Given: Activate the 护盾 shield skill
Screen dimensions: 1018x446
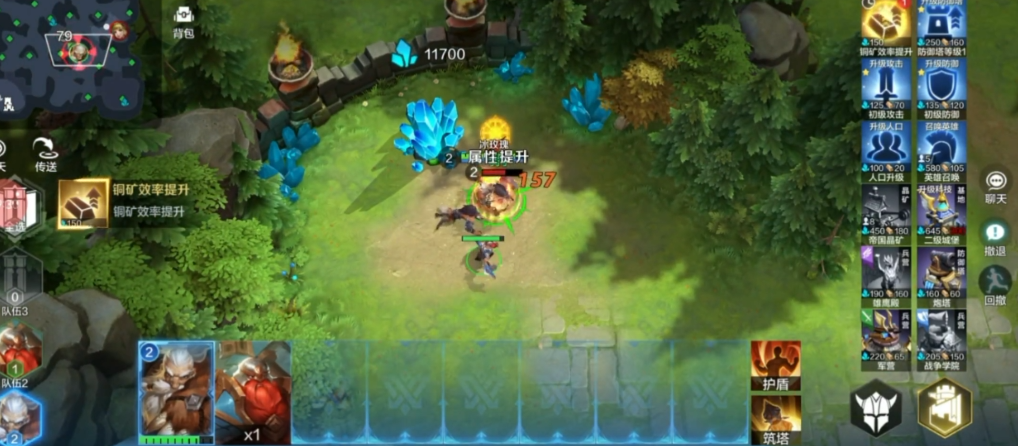Looking at the screenshot, I should click(775, 364).
